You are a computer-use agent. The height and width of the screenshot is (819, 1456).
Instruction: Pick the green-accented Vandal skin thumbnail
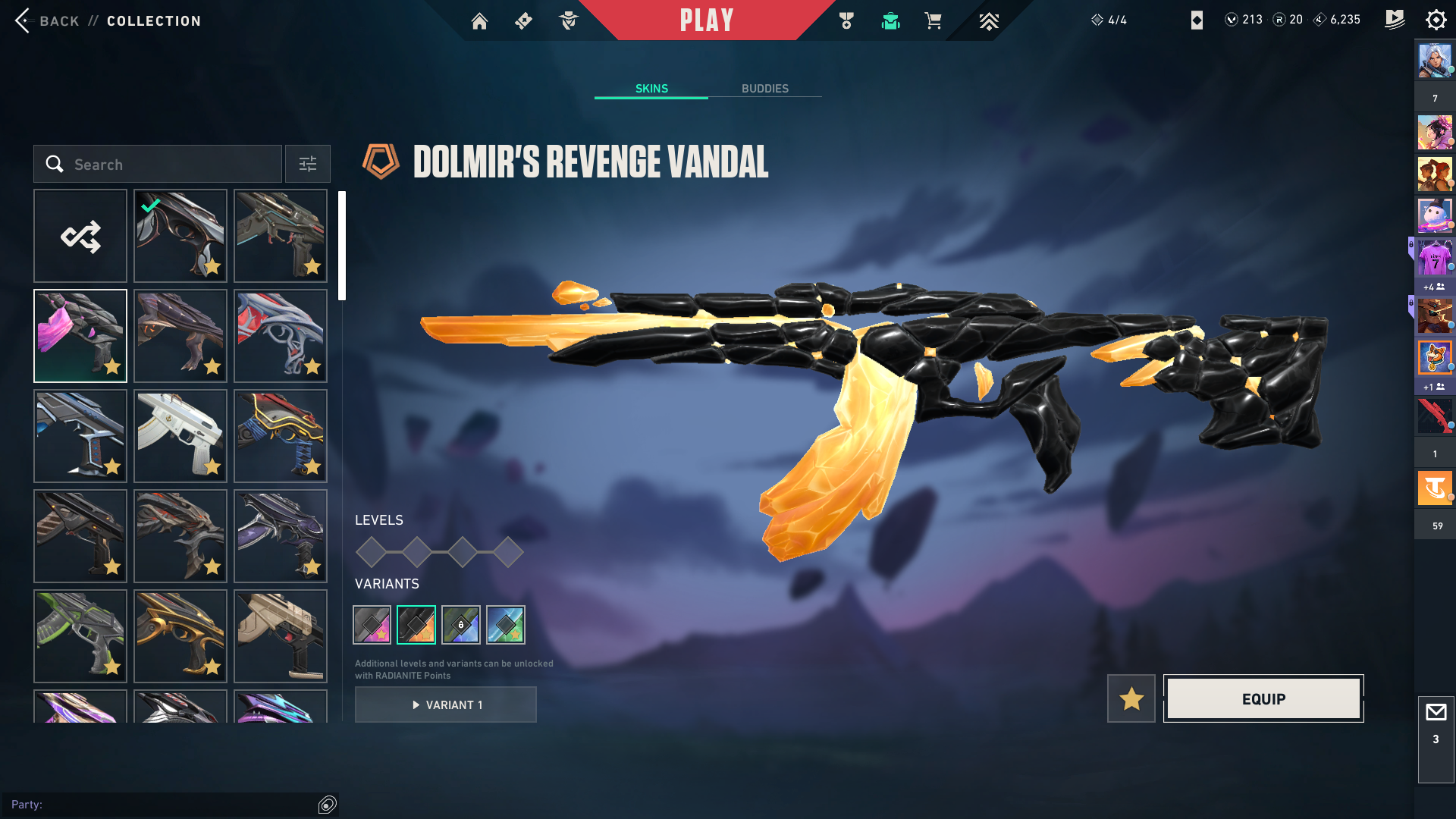(80, 636)
